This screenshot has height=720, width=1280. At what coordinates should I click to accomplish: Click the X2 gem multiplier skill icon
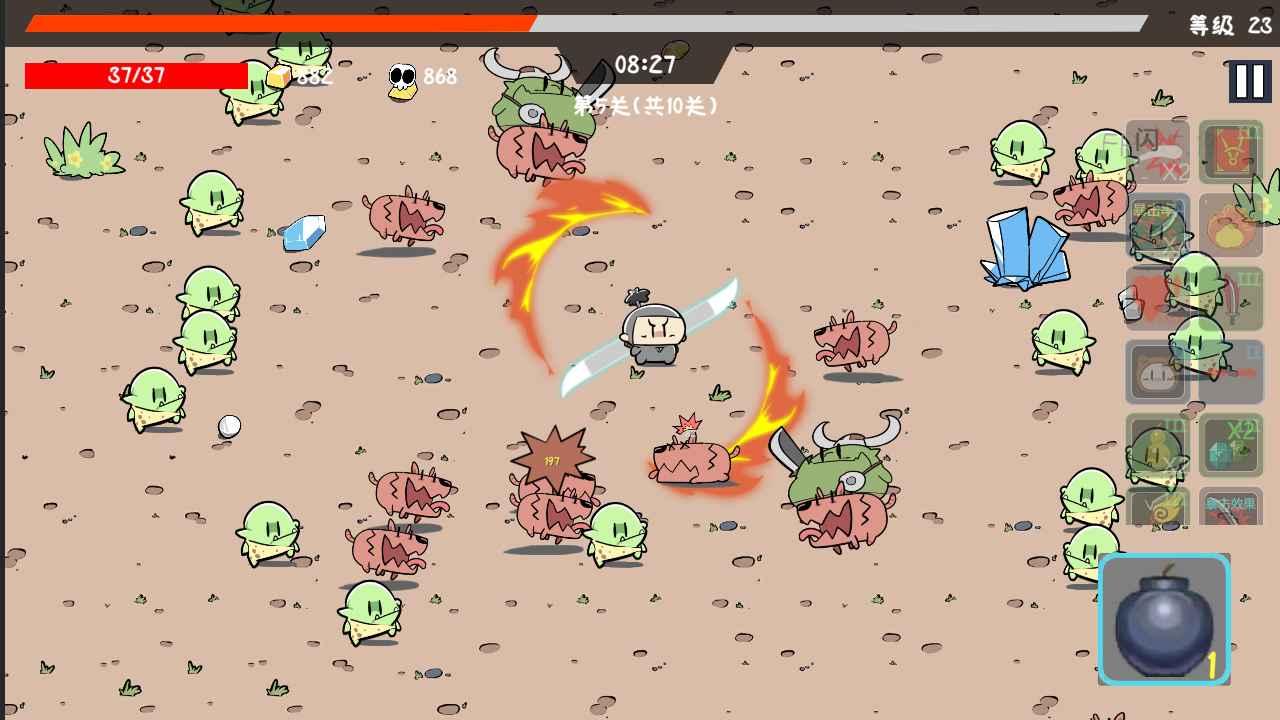[1230, 445]
